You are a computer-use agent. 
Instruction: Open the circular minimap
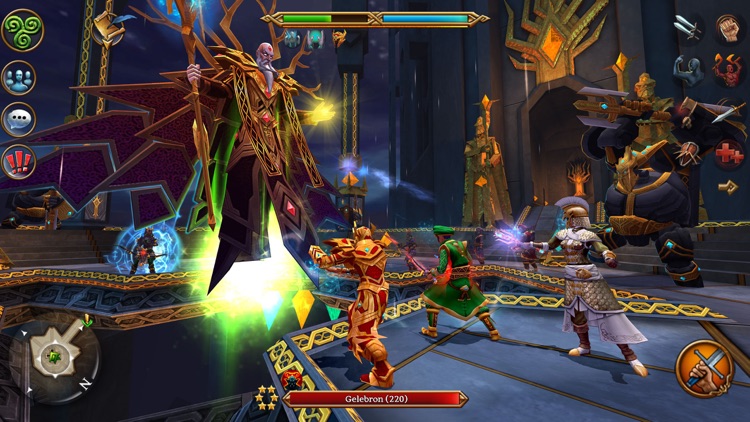[54, 357]
